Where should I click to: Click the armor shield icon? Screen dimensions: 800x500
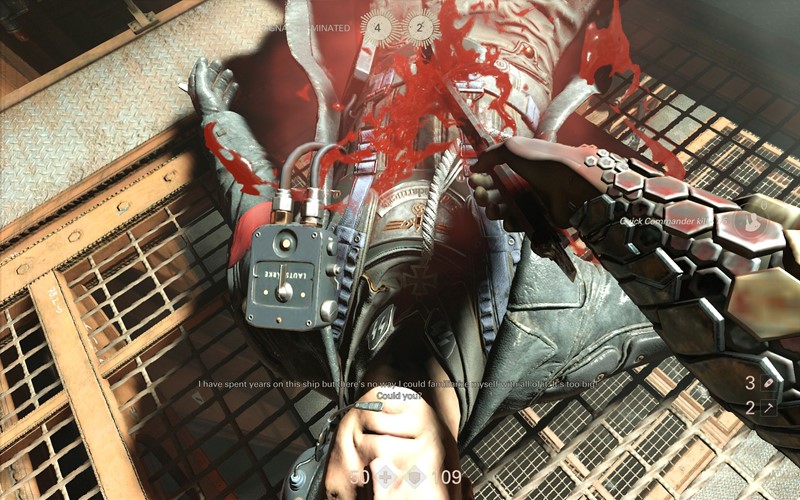pyautogui.click(x=417, y=477)
